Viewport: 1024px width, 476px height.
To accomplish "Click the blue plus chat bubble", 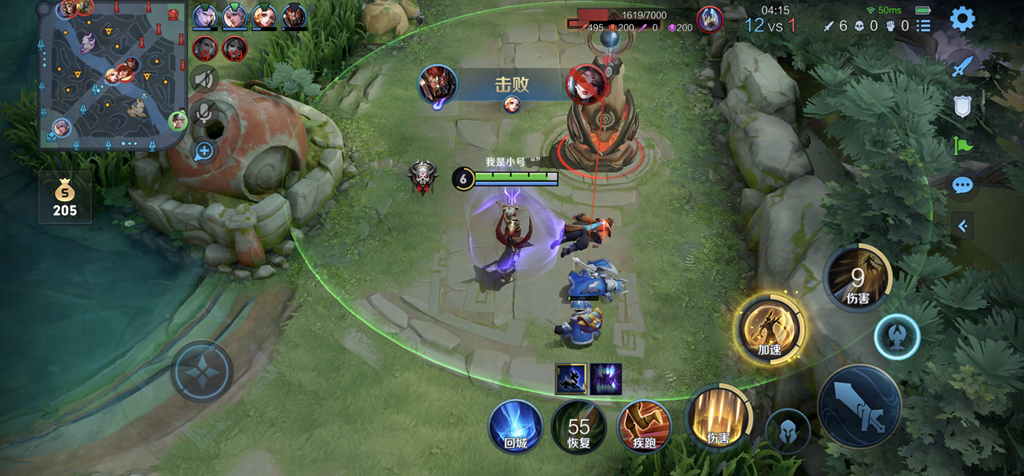I will pyautogui.click(x=204, y=152).
